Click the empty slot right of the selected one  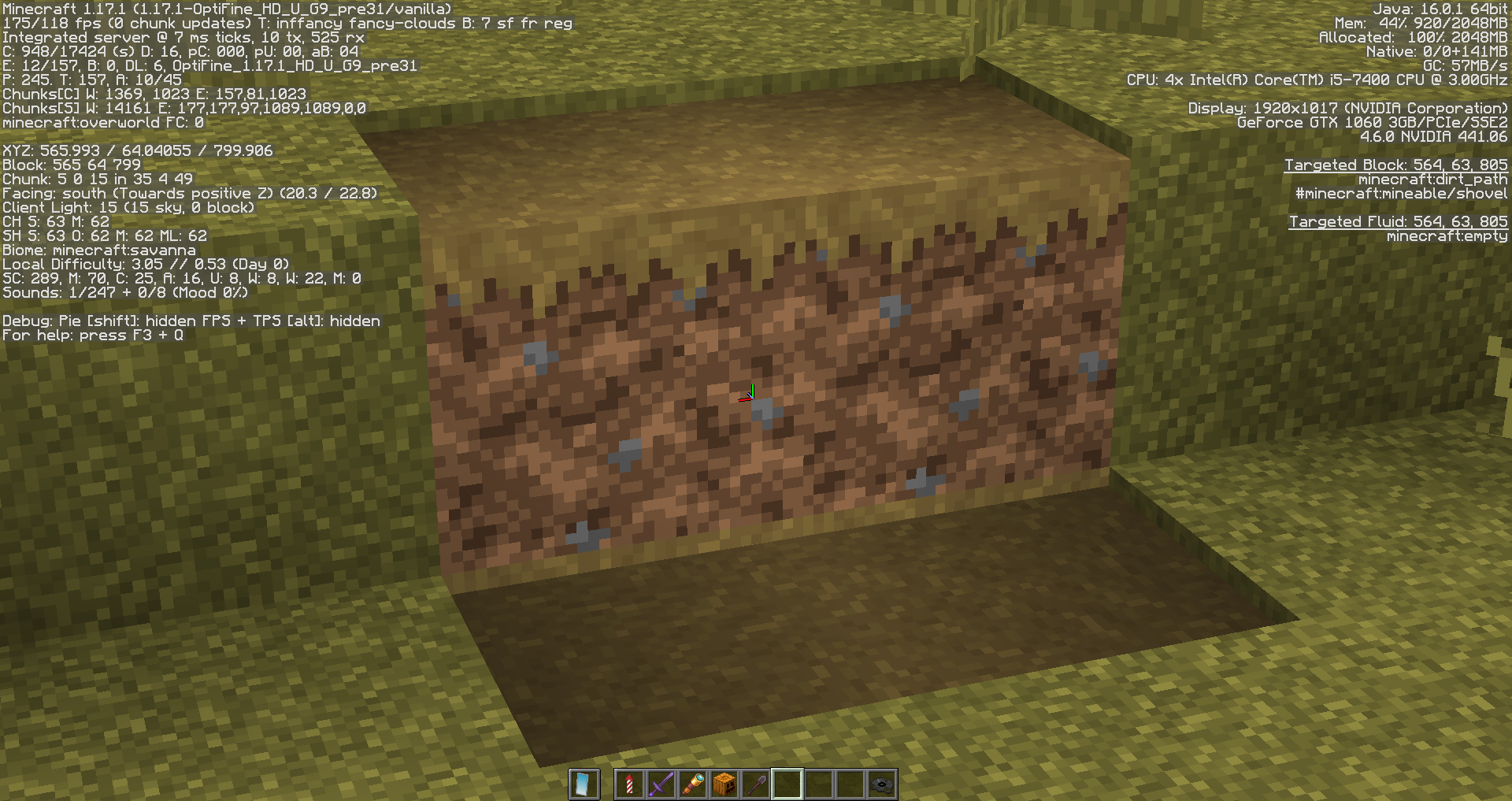819,782
